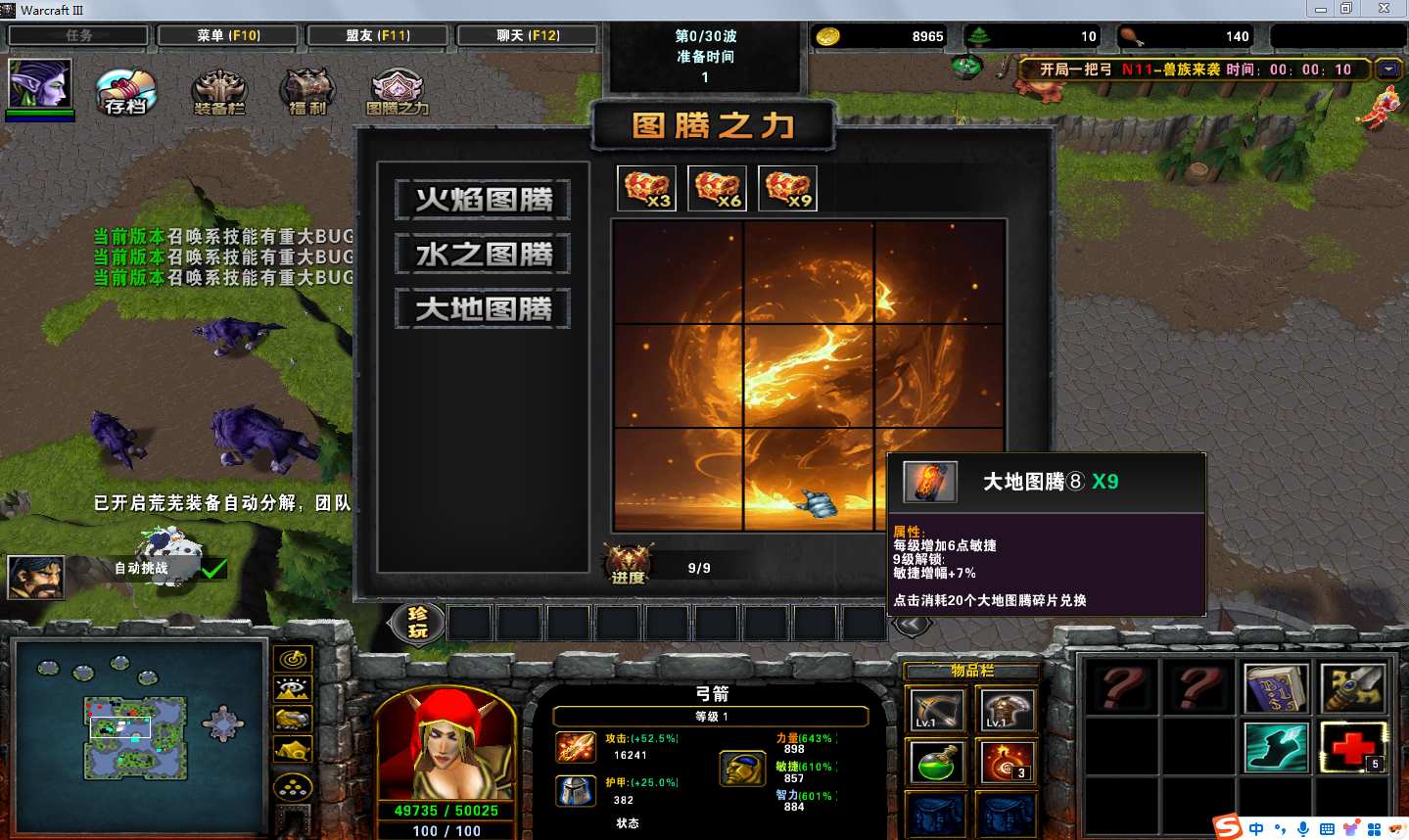This screenshot has width=1409, height=840.
Task: Switch to the 水之图腾 tab
Action: pos(483,255)
